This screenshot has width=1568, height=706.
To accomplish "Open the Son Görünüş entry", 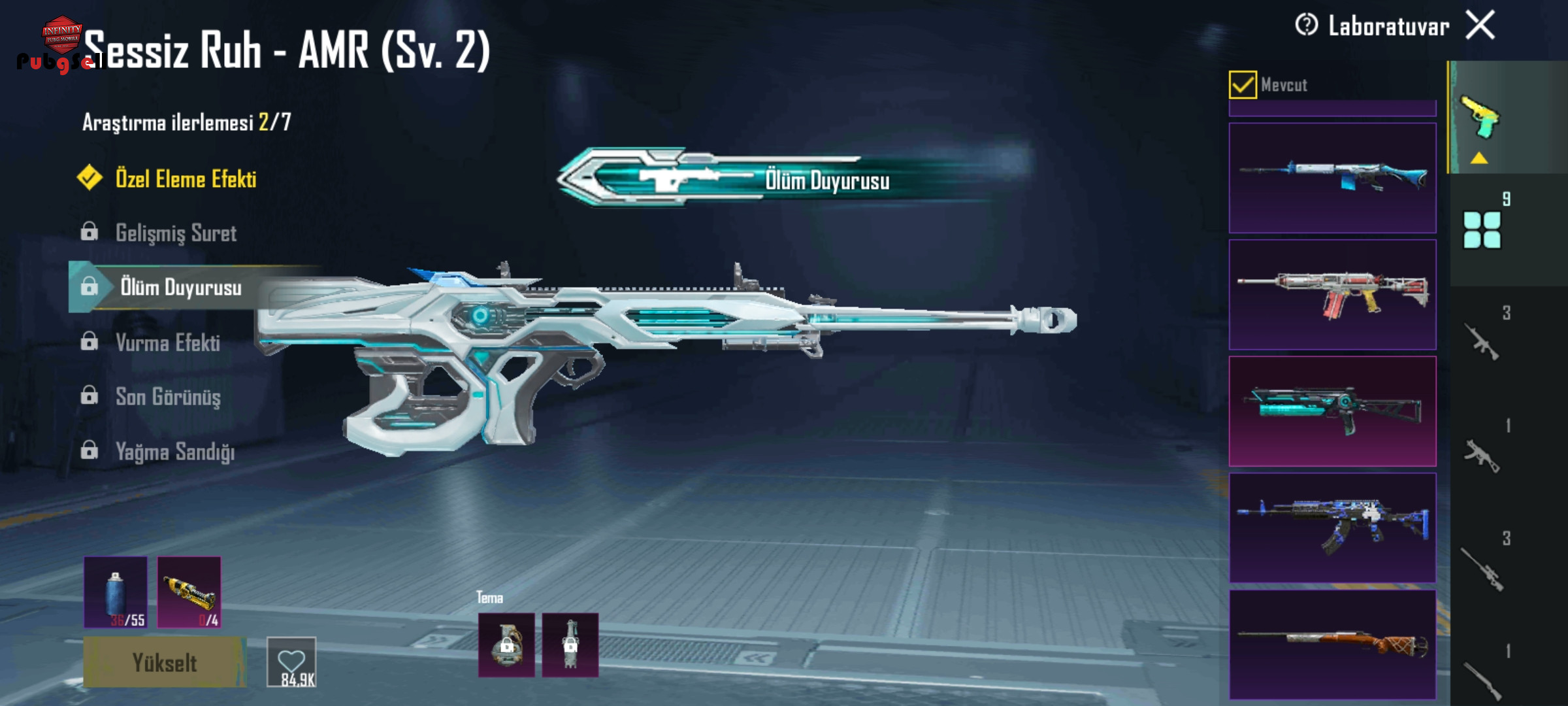I will [x=167, y=397].
